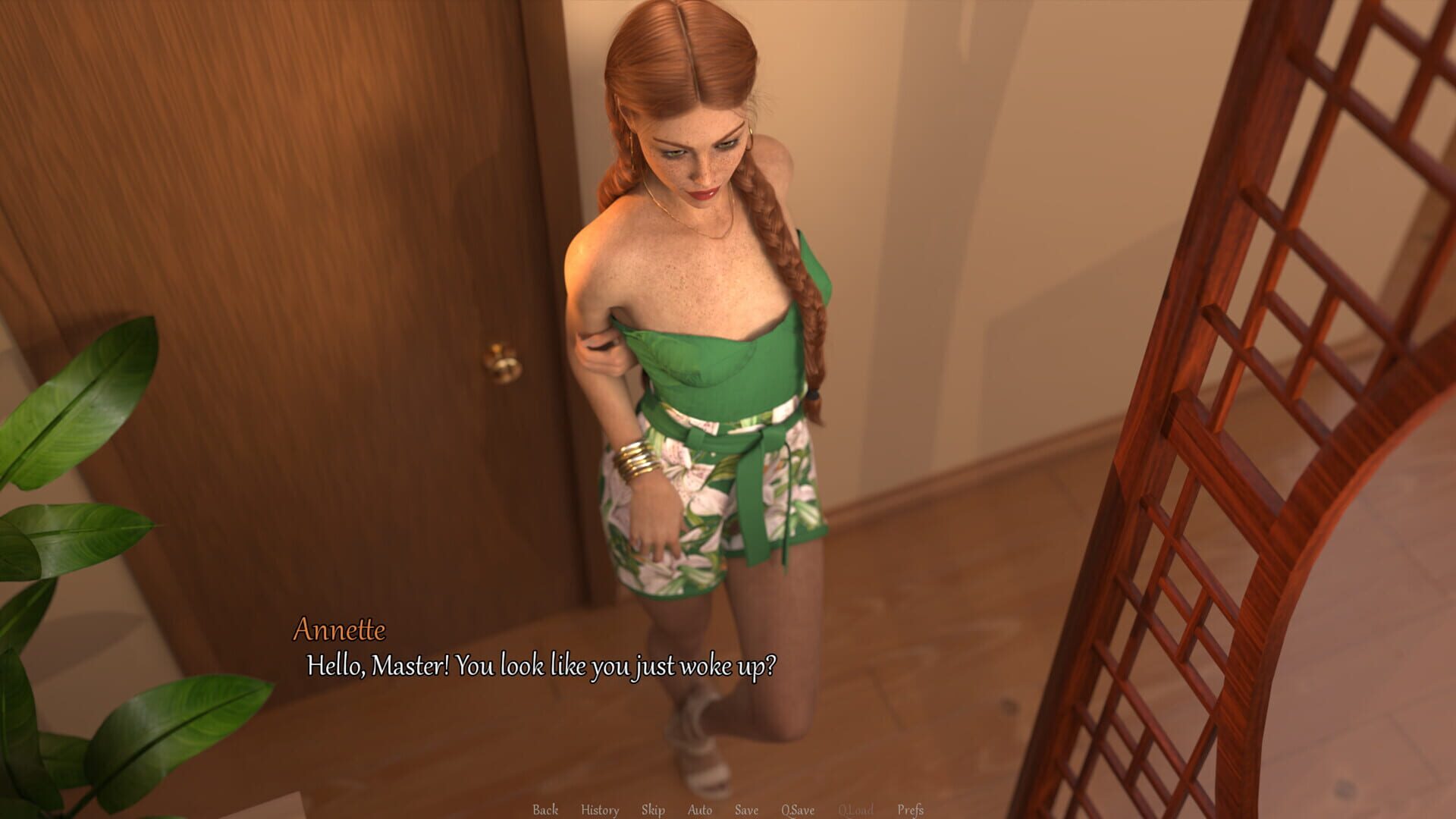Viewport: 1456px width, 819px height.
Task: Activate Q.Save for a quick save slot
Action: pyautogui.click(x=797, y=809)
